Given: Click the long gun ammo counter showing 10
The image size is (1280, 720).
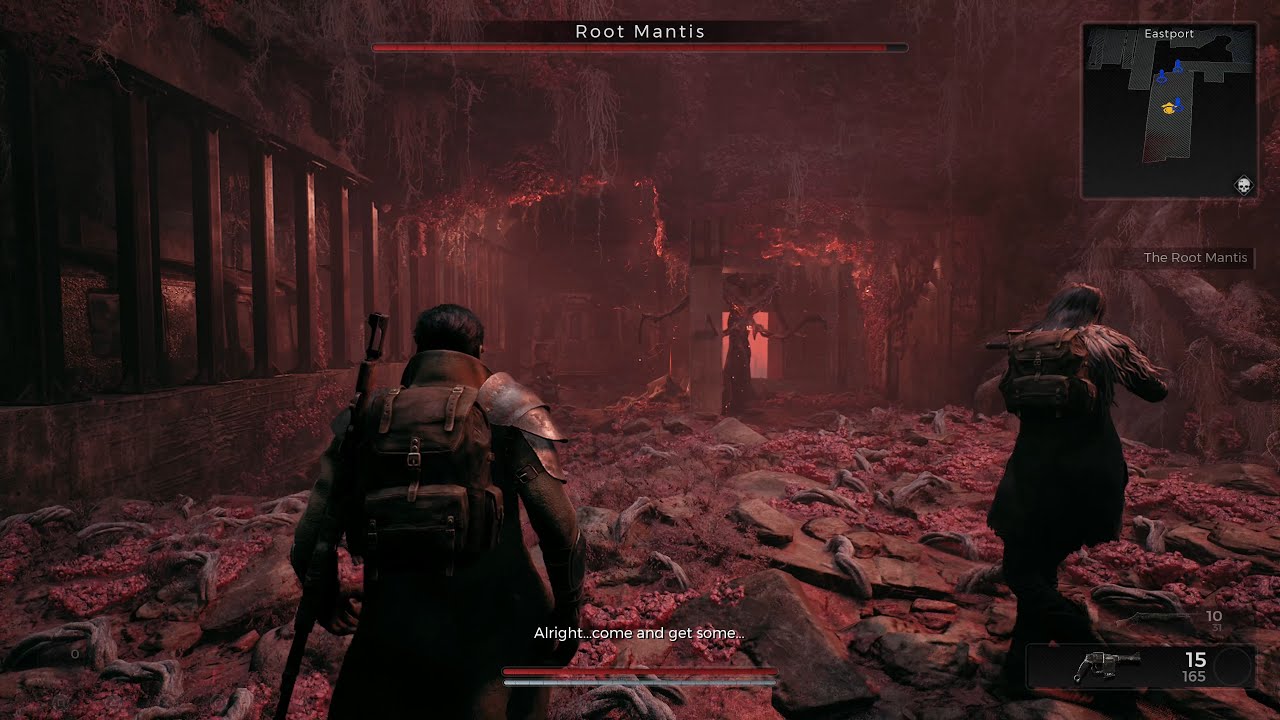Looking at the screenshot, I should click(x=1214, y=617).
